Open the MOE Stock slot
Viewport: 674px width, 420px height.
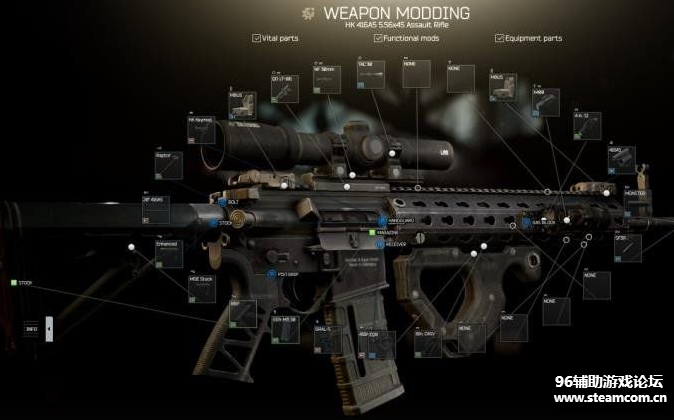tap(202, 288)
